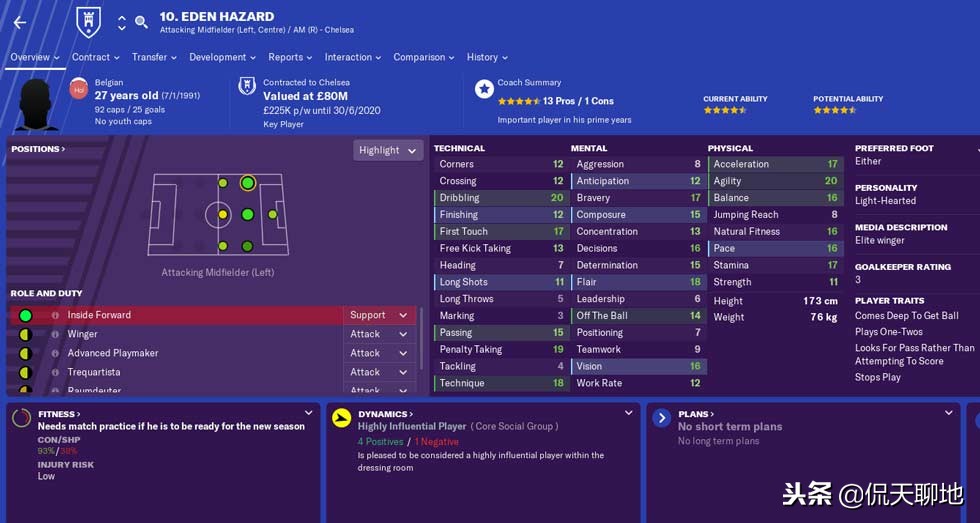Go back using the back arrow

click(x=20, y=22)
